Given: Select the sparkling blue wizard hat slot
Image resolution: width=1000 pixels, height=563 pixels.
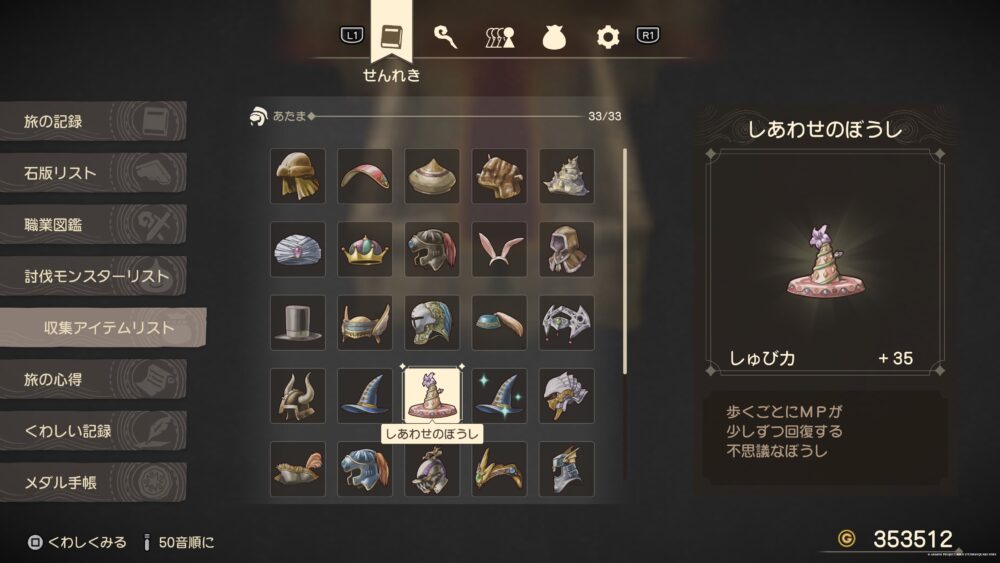Looking at the screenshot, I should 499,395.
